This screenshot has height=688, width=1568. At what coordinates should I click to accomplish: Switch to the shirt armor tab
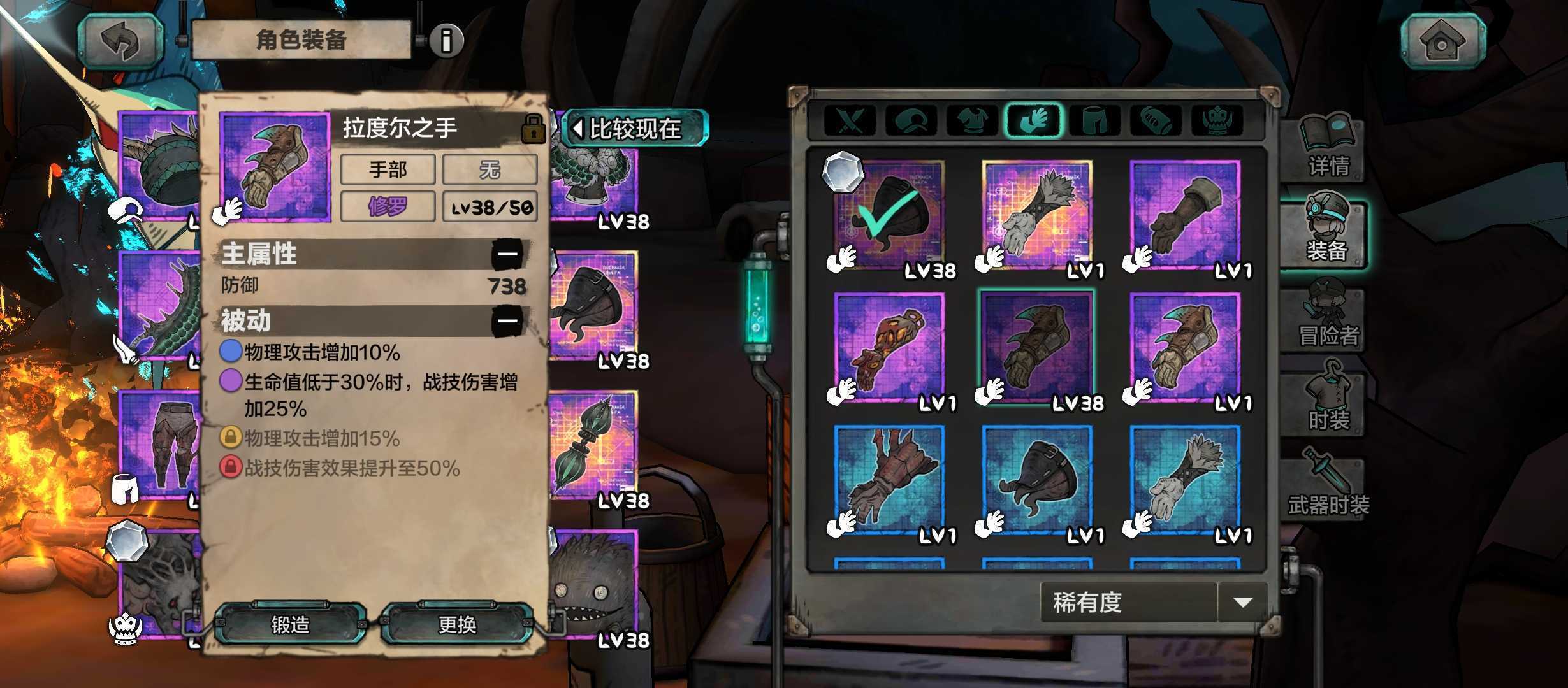(x=972, y=120)
